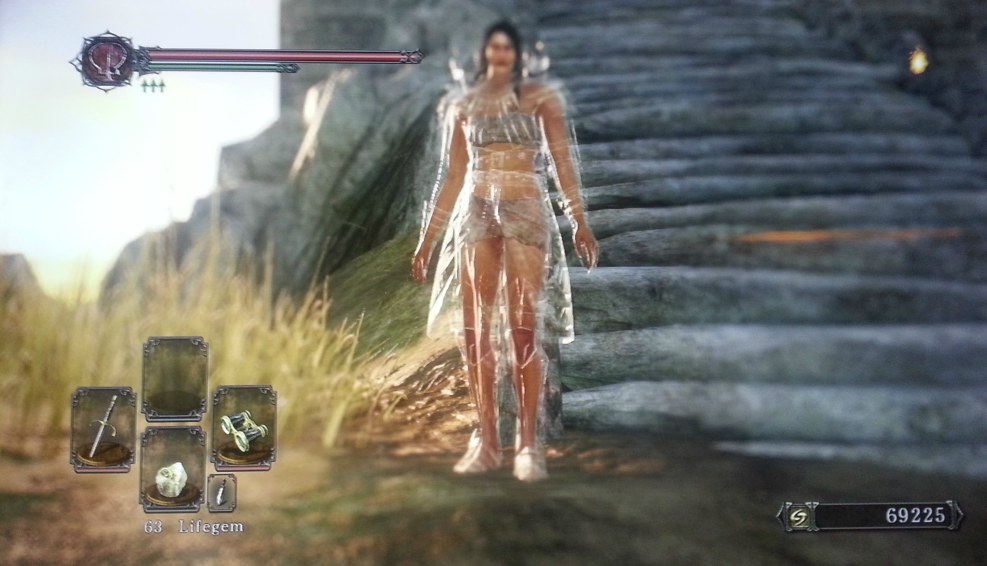Use the Lifegem item slot
The height and width of the screenshot is (566, 987).
pyautogui.click(x=172, y=470)
